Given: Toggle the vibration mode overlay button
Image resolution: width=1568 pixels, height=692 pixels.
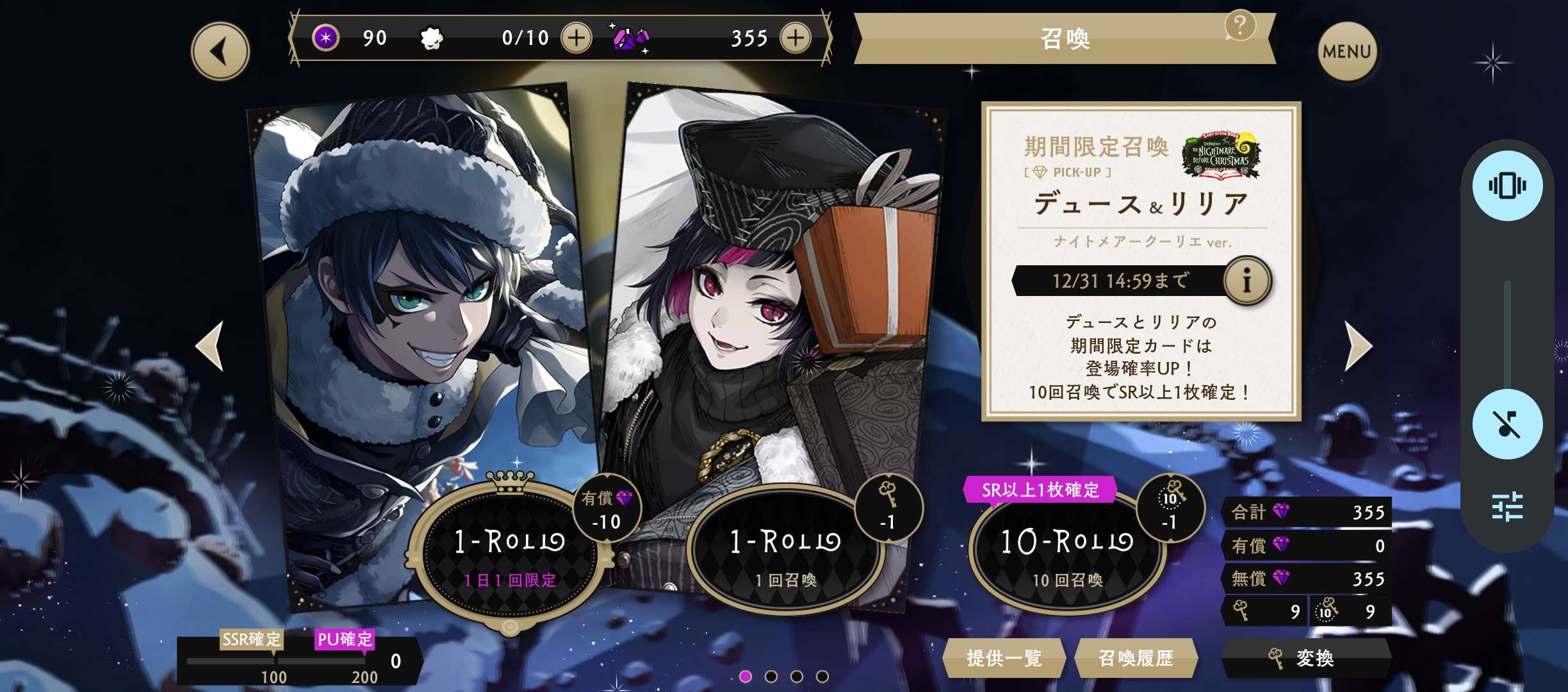Looking at the screenshot, I should pos(1507,186).
